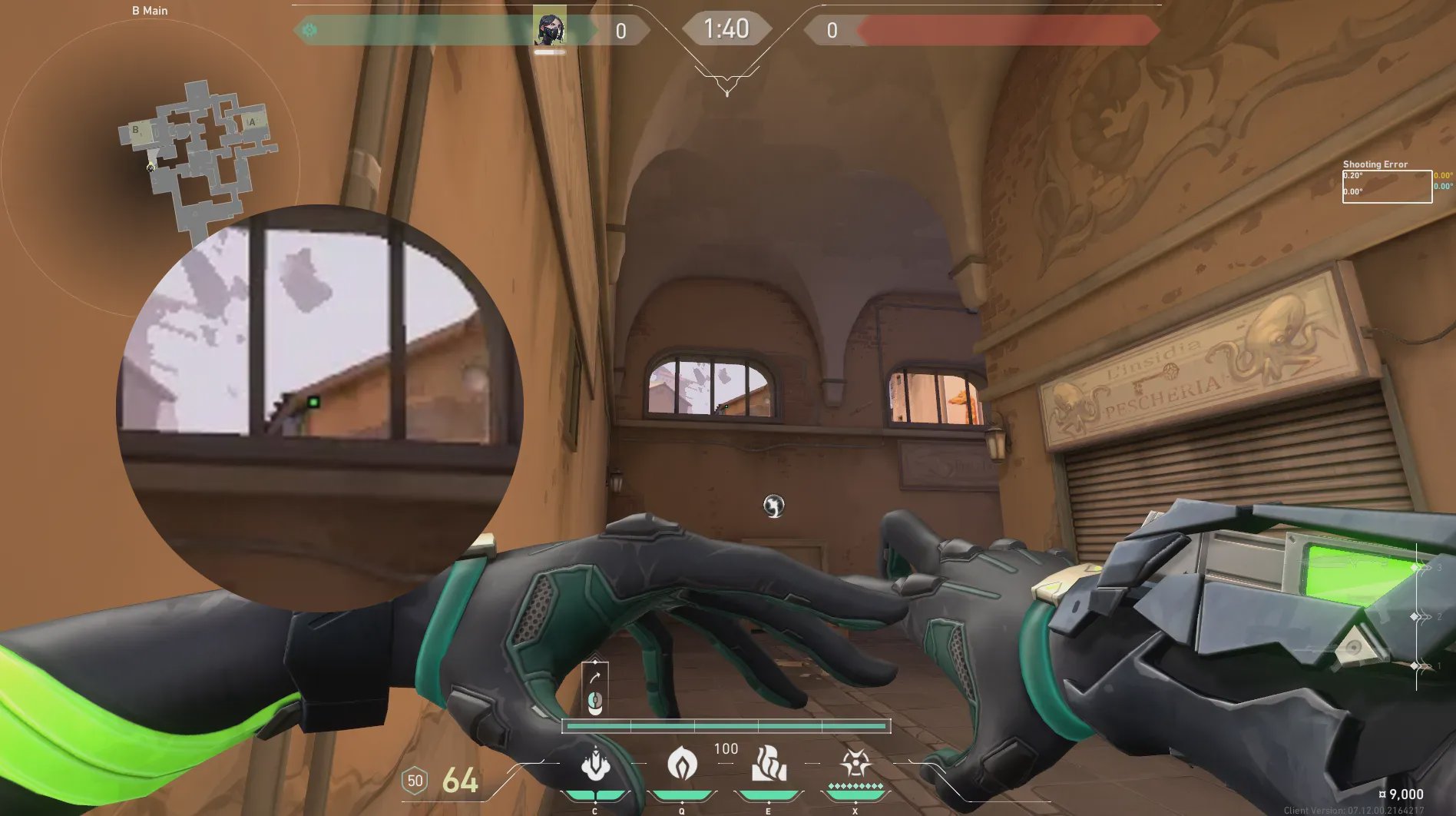Select Viper's portrait in the team bar
Screen dimensions: 1456x816
point(550,29)
